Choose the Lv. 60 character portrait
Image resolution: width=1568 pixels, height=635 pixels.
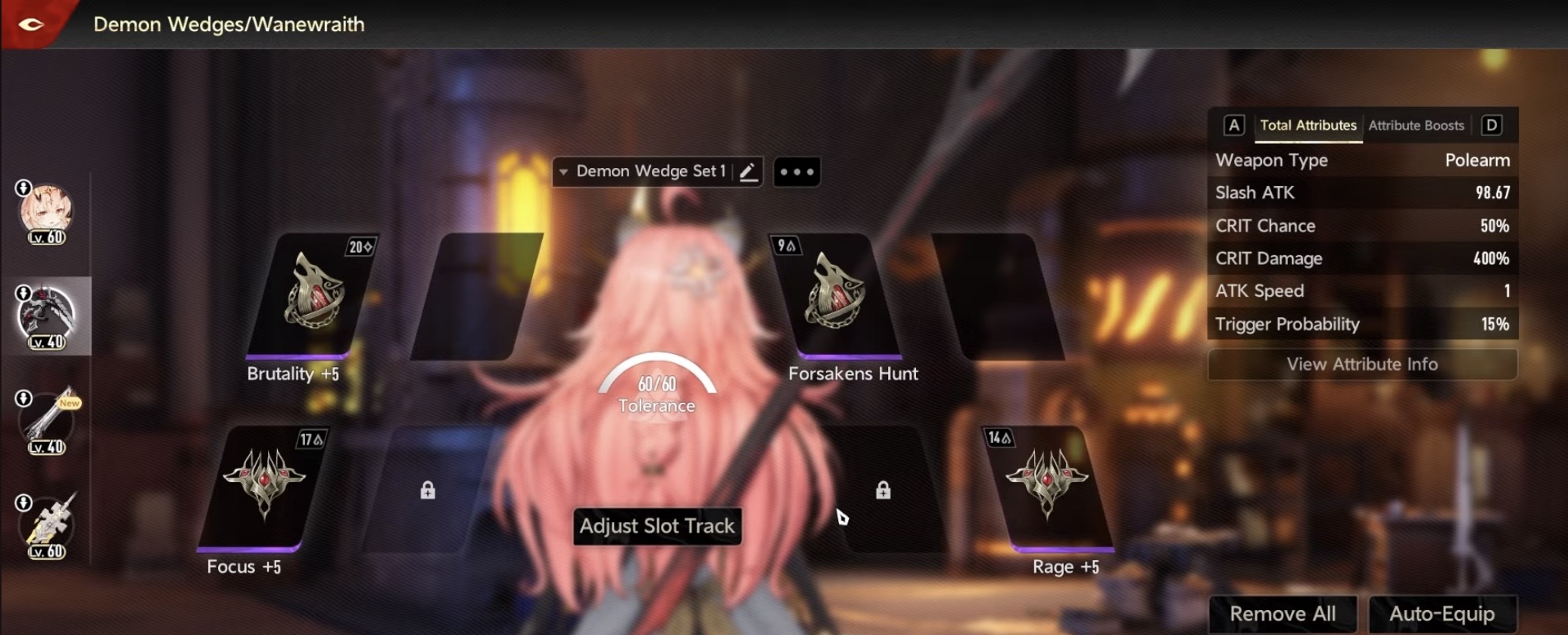47,213
